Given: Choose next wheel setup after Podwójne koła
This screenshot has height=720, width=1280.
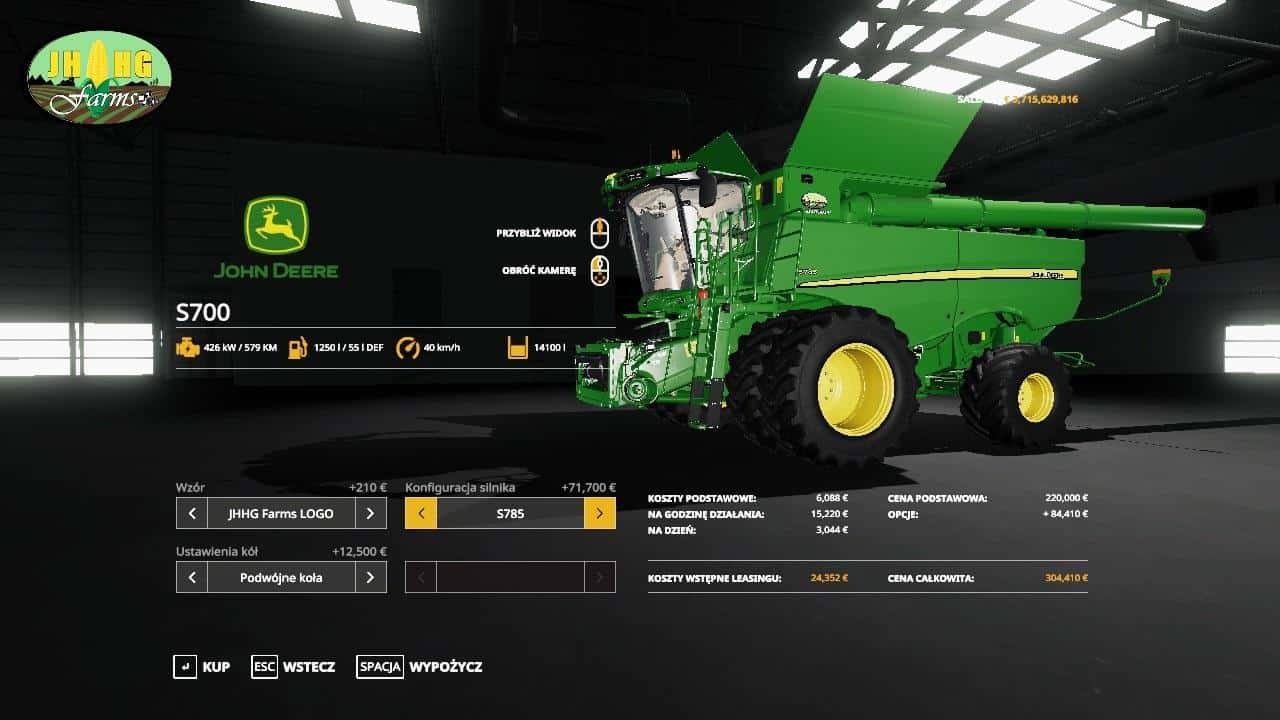Looking at the screenshot, I should 370,577.
